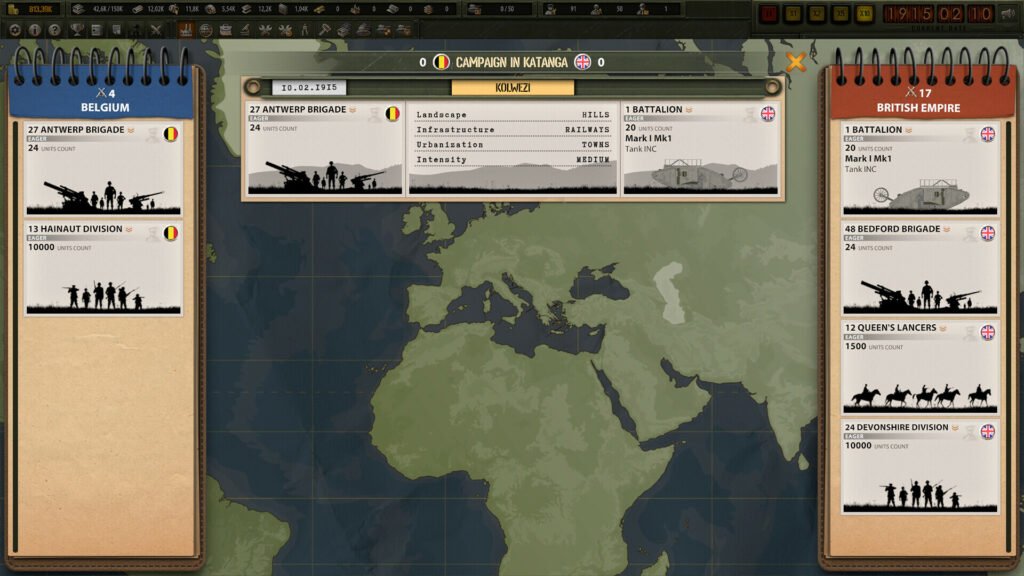Choose the 12 Queen's Lancers cavalry card
The height and width of the screenshot is (576, 1024).
pyautogui.click(x=920, y=367)
